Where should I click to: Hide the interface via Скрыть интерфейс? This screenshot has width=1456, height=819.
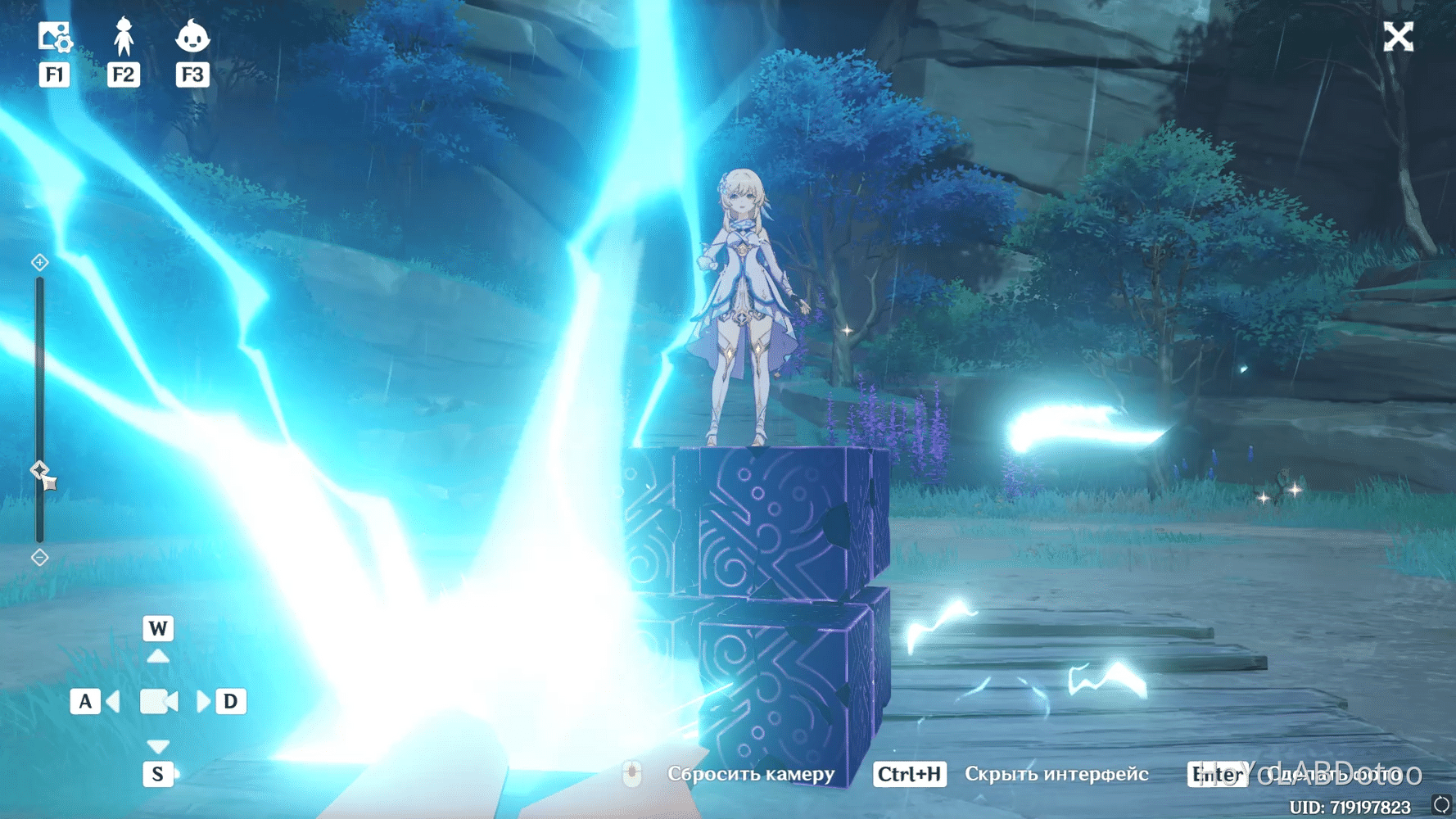(1058, 774)
